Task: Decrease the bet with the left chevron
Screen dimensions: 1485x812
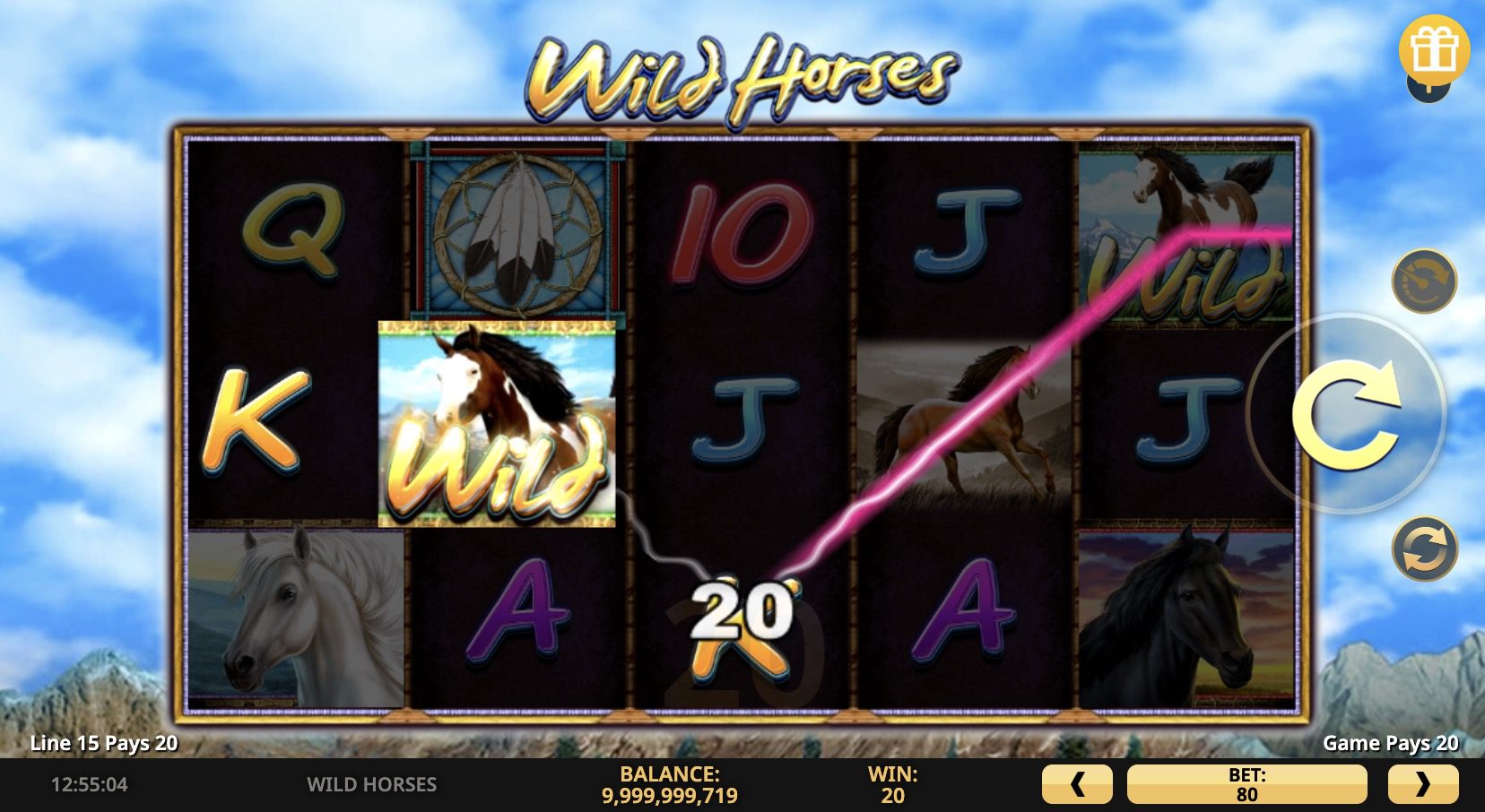Action: pos(1080,784)
